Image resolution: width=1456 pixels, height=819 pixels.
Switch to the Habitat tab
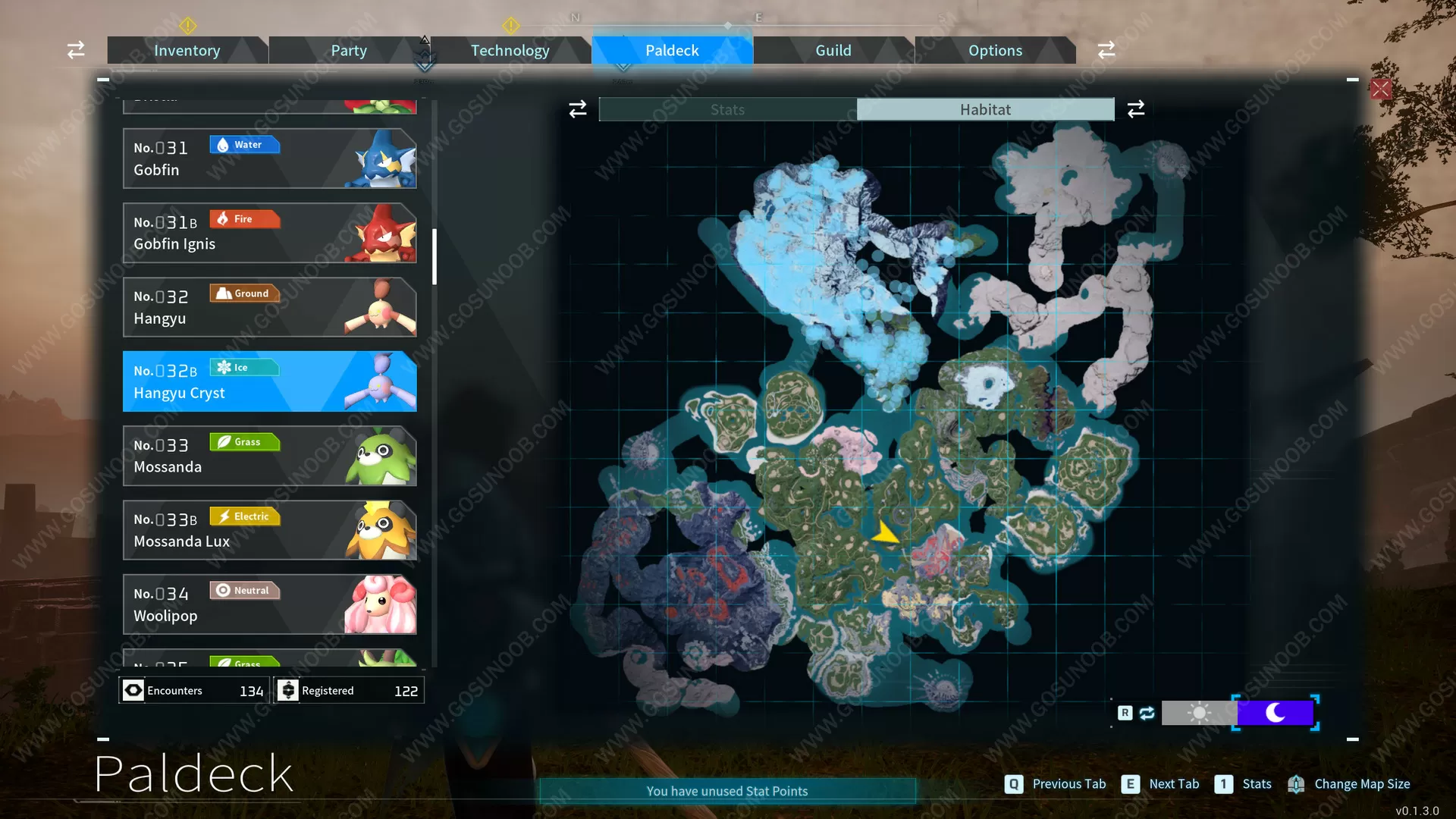pos(984,108)
